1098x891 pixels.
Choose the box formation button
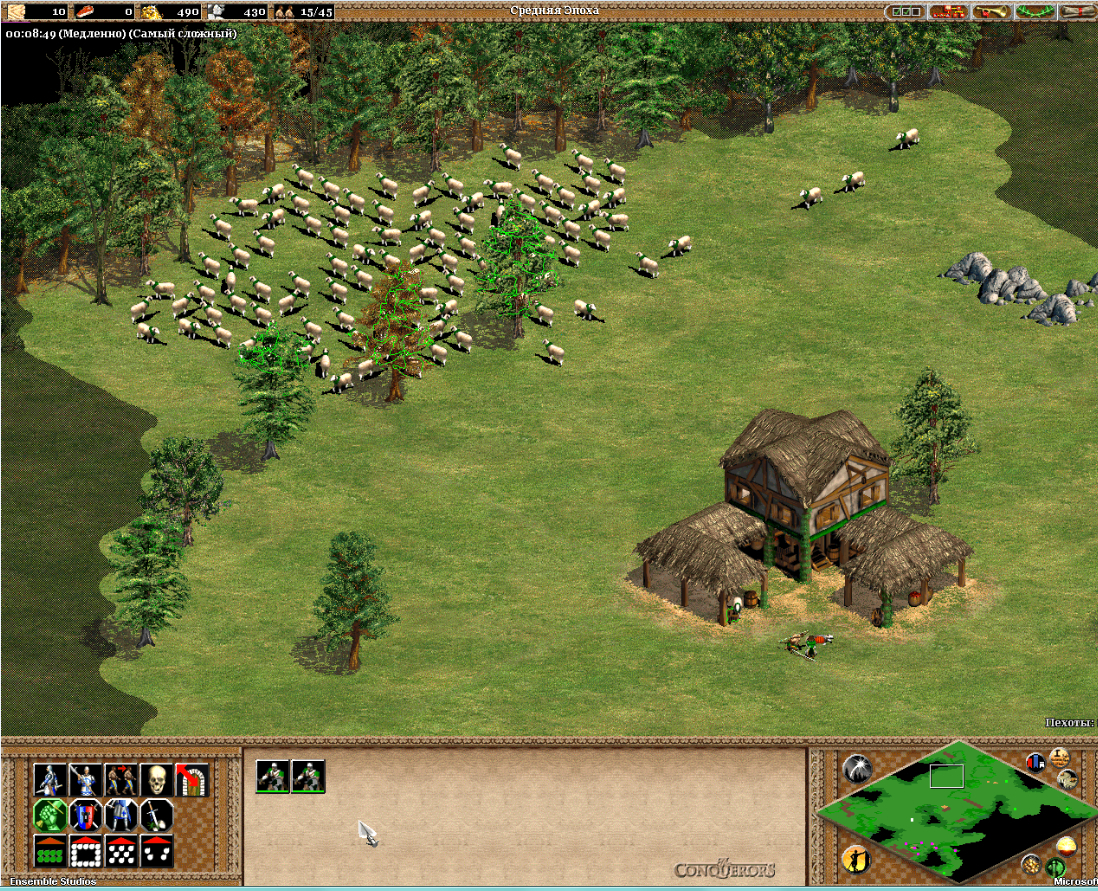[x=86, y=851]
